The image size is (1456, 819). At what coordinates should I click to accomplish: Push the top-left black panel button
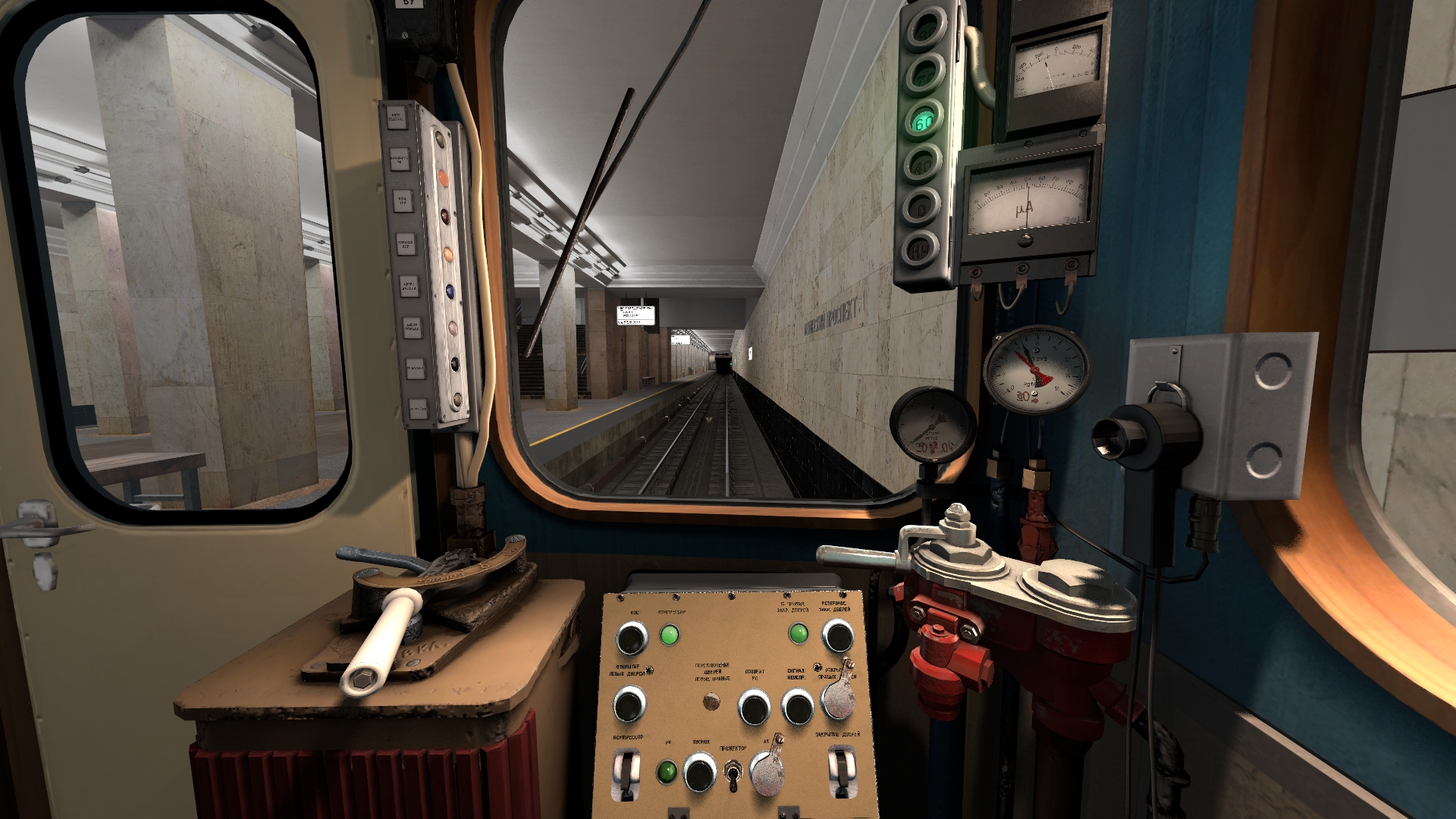[x=631, y=638]
